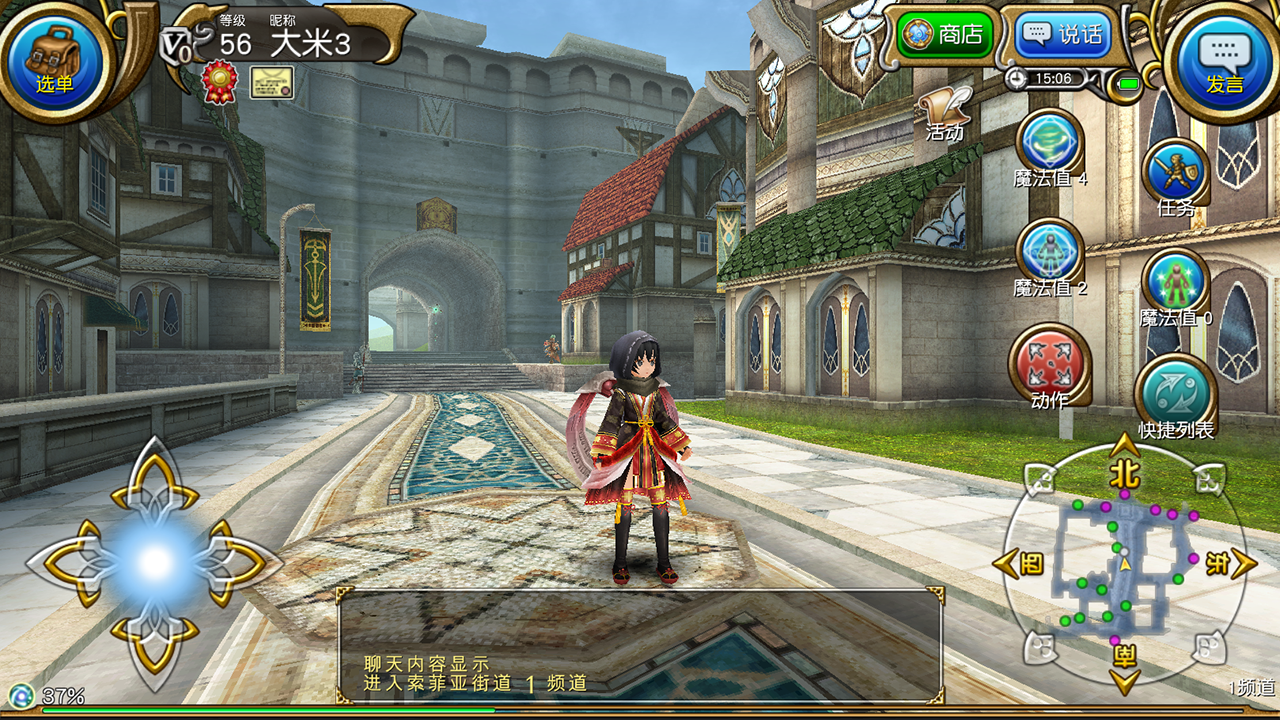Activate the 魔法值 2 skill
Viewport: 1280px width, 720px height.
(1049, 251)
